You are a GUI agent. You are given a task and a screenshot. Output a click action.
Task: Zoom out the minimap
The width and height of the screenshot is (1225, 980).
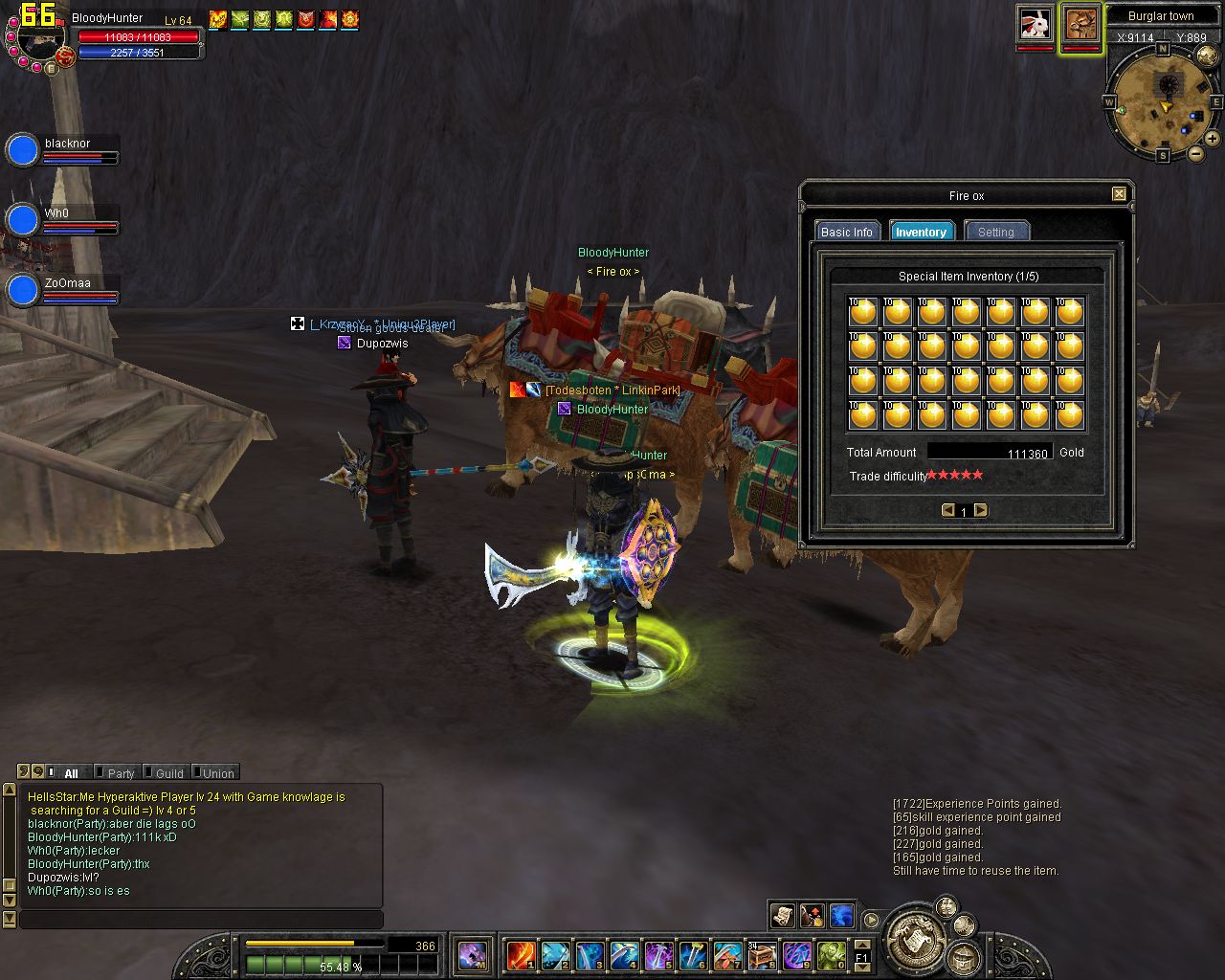tap(1196, 153)
